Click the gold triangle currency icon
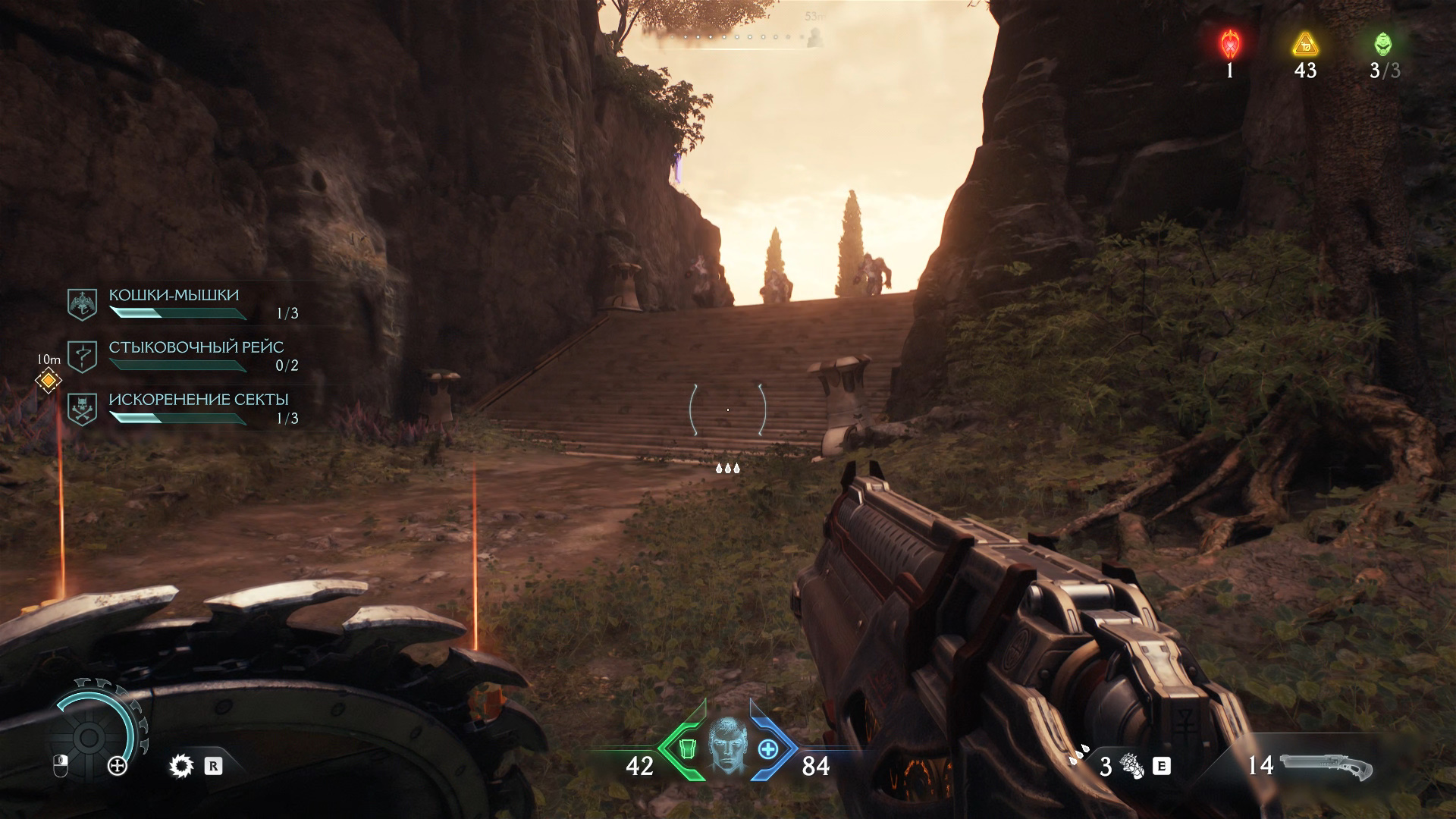 point(1305,45)
